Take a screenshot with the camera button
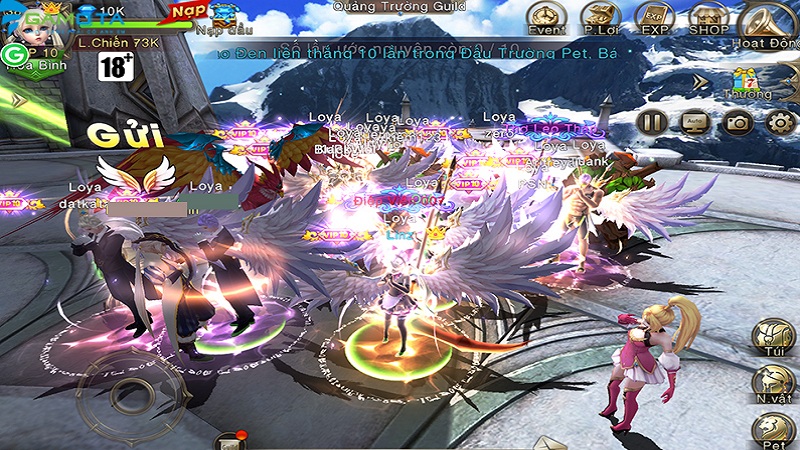The width and height of the screenshot is (800, 450). 738,122
